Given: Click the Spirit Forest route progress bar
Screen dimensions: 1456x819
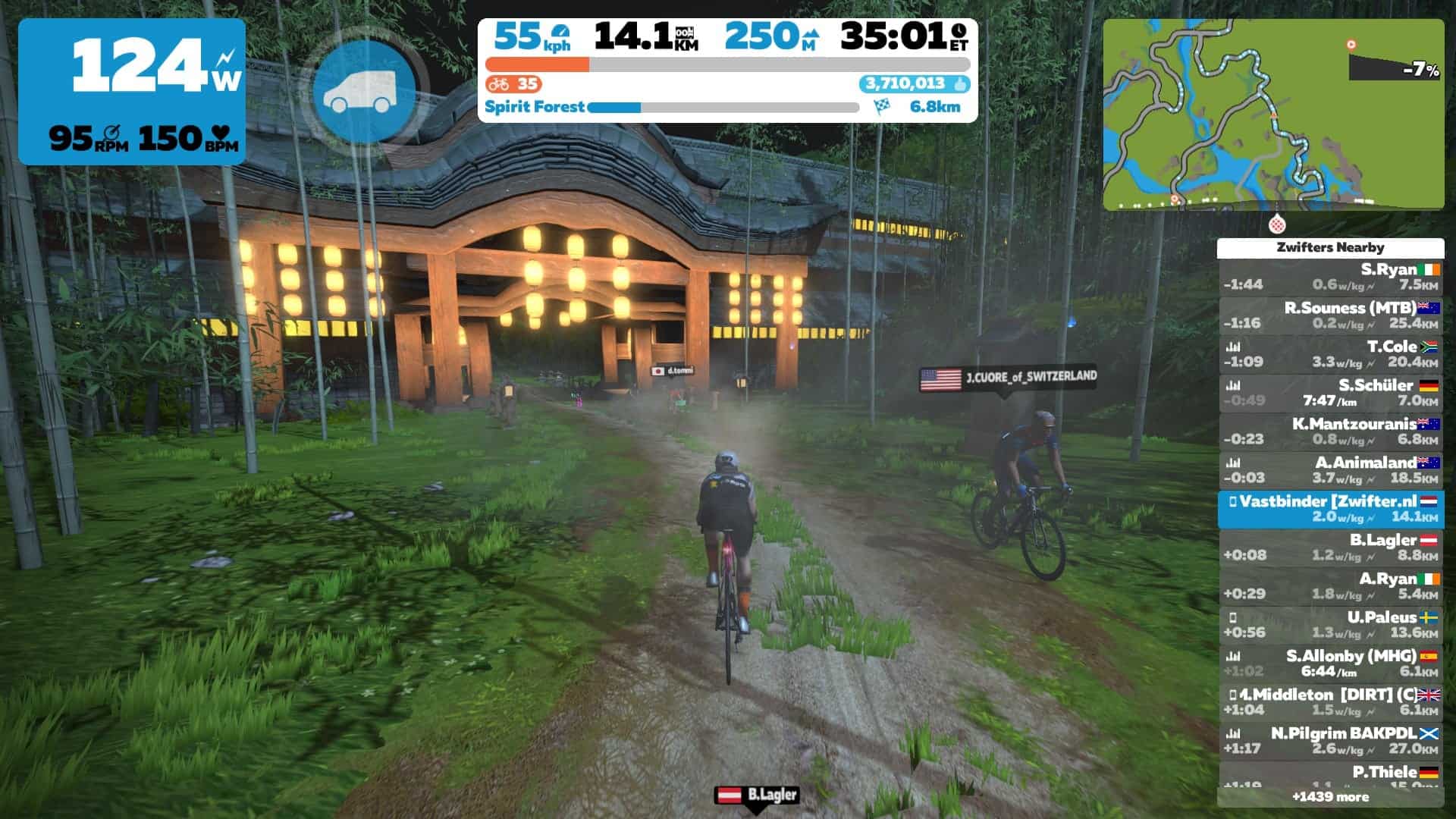Looking at the screenshot, I should (723, 108).
